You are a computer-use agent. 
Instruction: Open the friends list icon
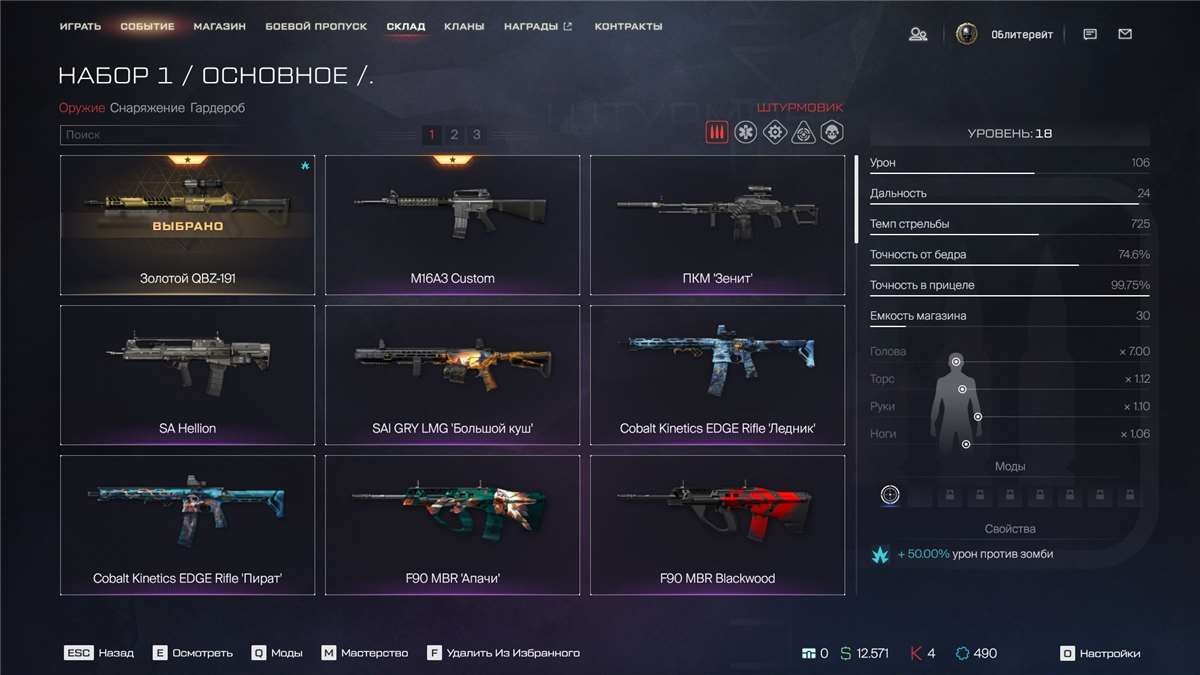point(917,34)
